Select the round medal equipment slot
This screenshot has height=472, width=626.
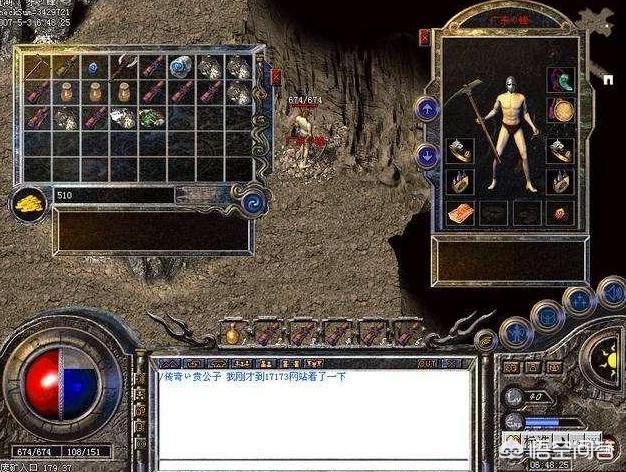pyautogui.click(x=559, y=109)
